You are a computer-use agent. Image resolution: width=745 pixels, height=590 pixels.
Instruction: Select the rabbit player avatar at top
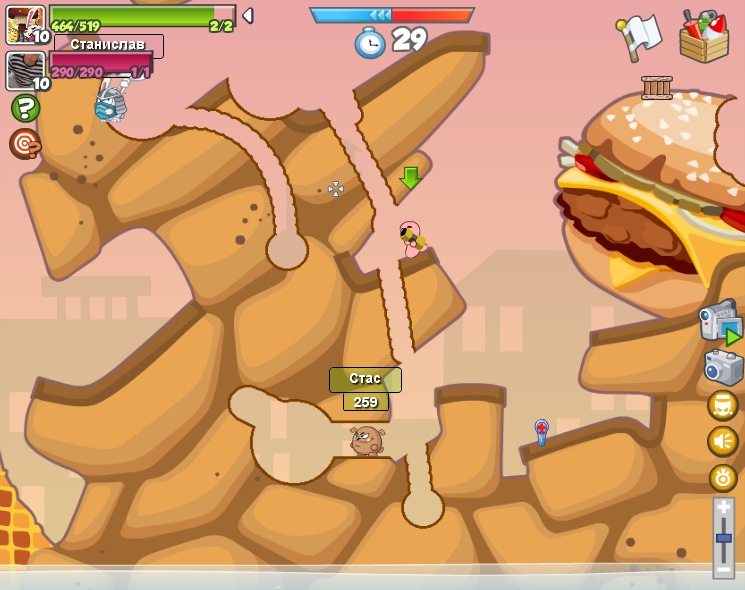(x=25, y=24)
